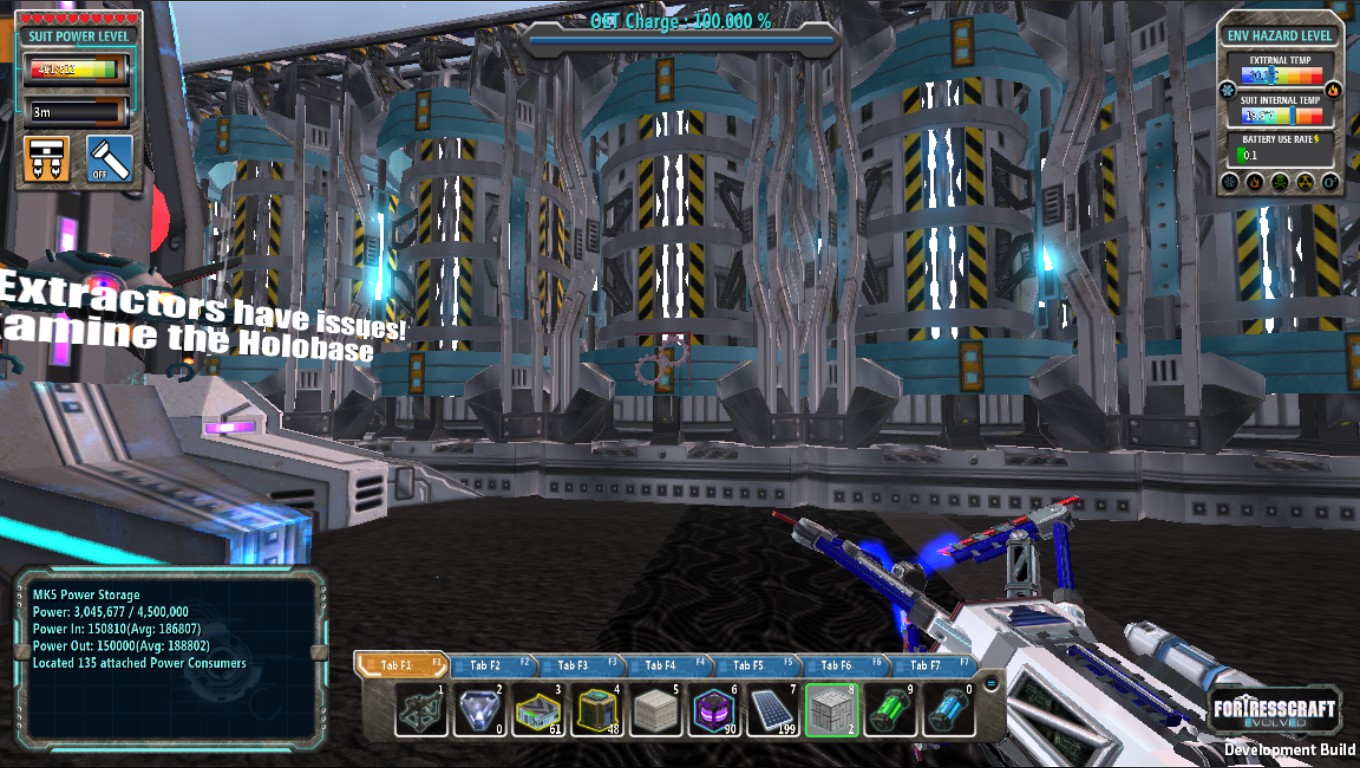Select the wireframe machine in slot 1

tap(421, 710)
